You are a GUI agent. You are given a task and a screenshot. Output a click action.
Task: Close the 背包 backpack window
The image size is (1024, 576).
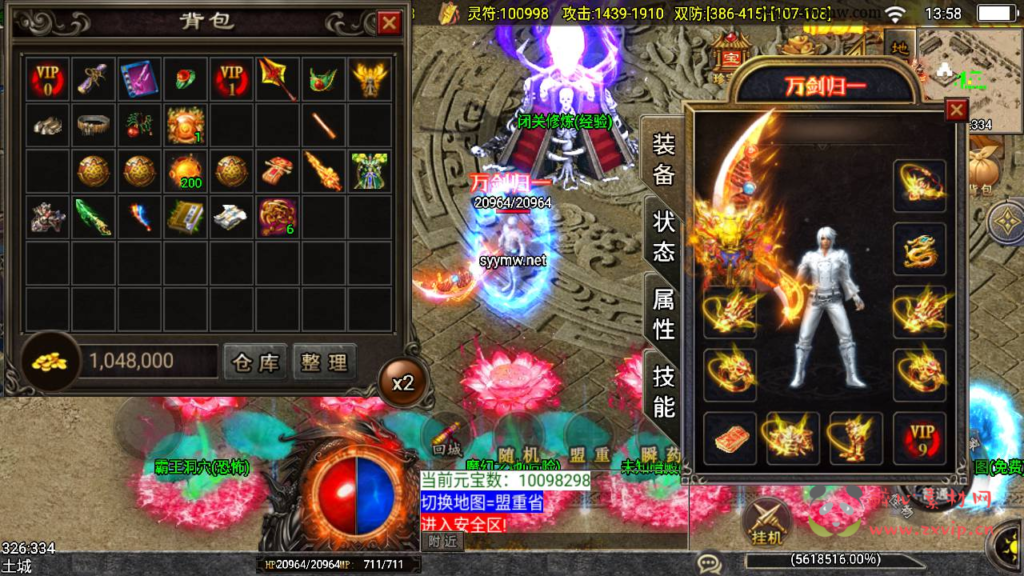click(390, 23)
